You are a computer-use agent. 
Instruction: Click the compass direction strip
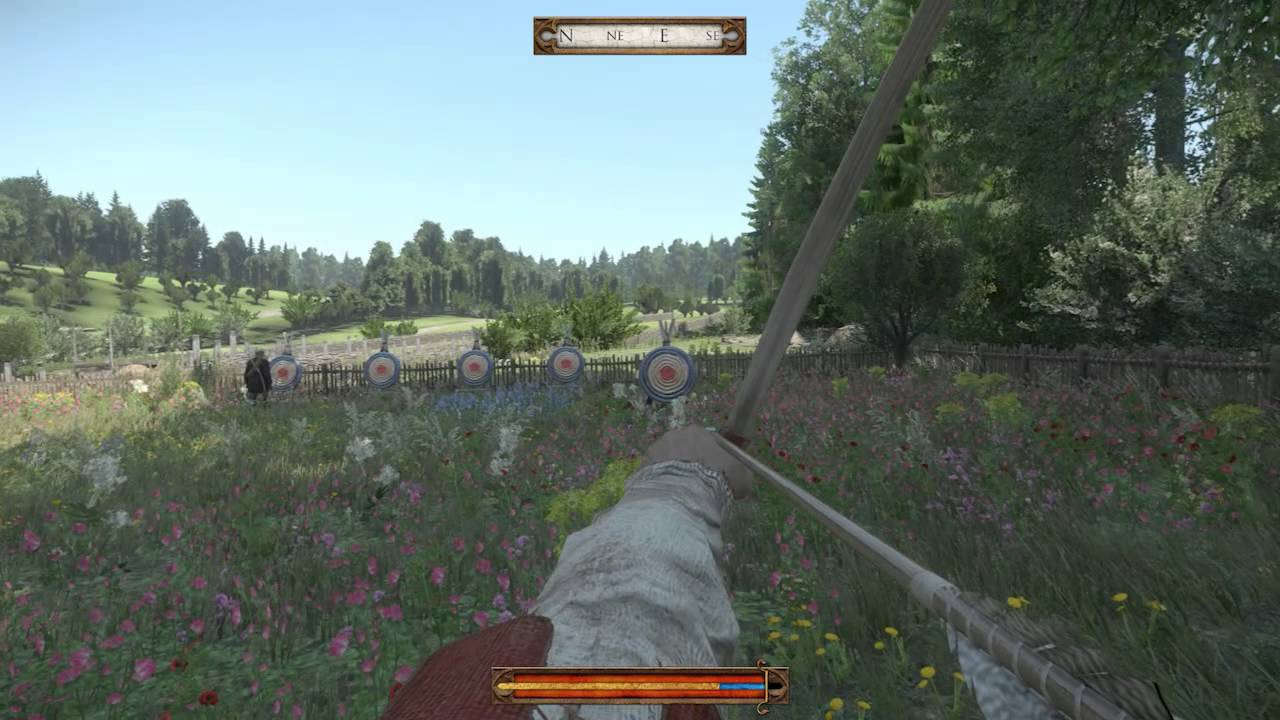coord(639,36)
